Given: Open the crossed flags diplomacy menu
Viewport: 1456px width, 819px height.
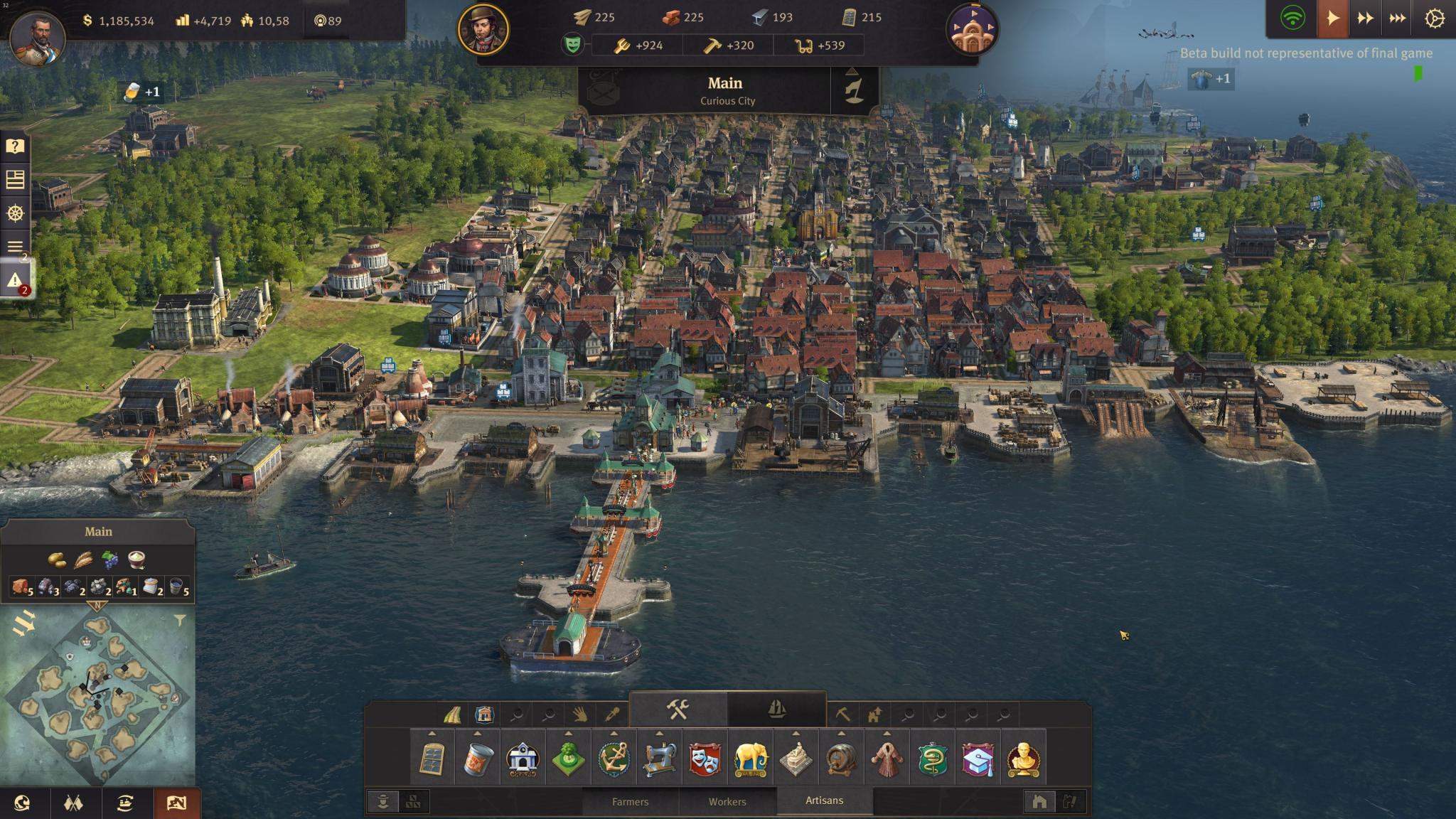Looking at the screenshot, I should tap(73, 803).
